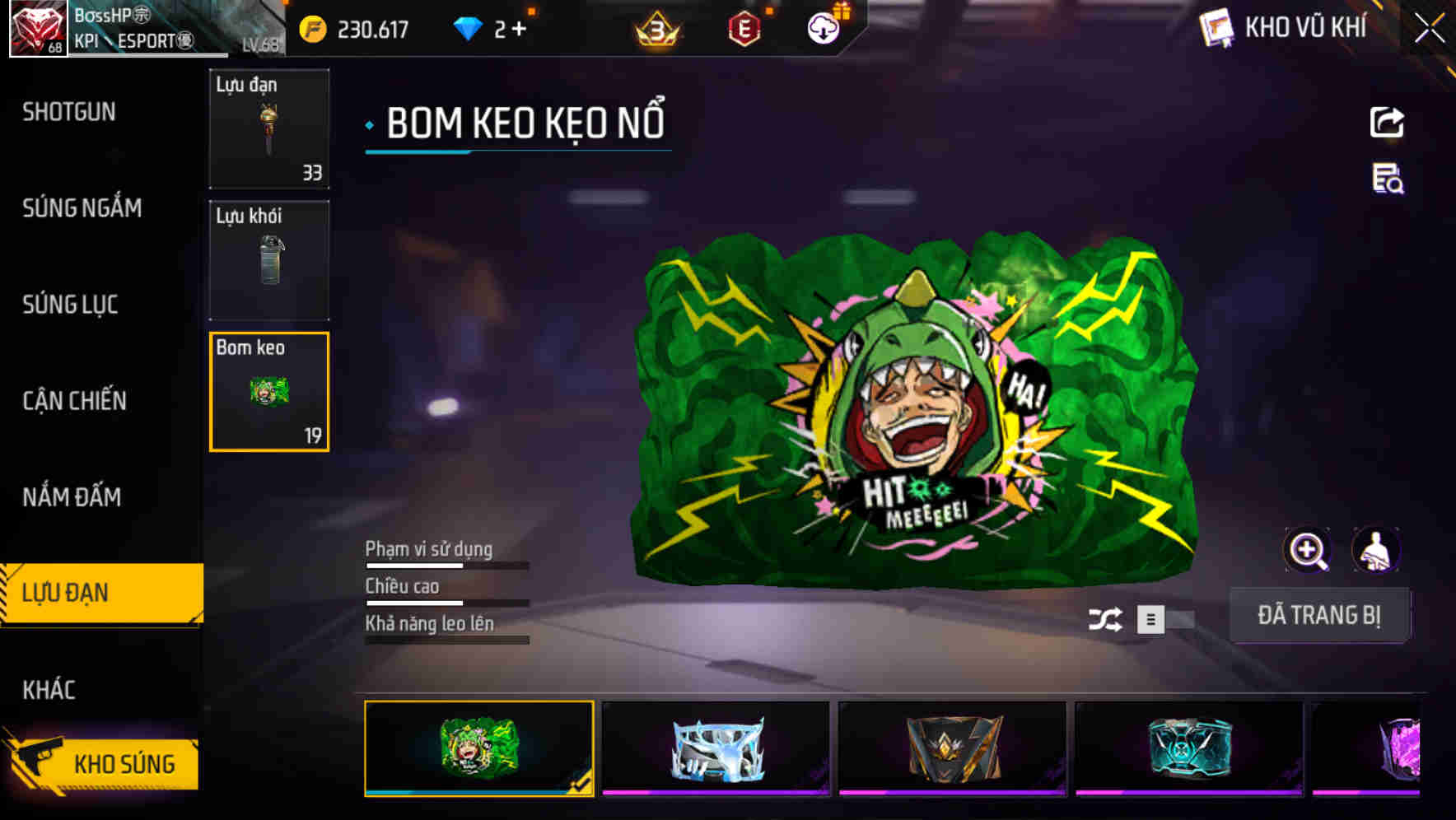
Task: Click the KHO SÚNG button
Action: click(124, 762)
